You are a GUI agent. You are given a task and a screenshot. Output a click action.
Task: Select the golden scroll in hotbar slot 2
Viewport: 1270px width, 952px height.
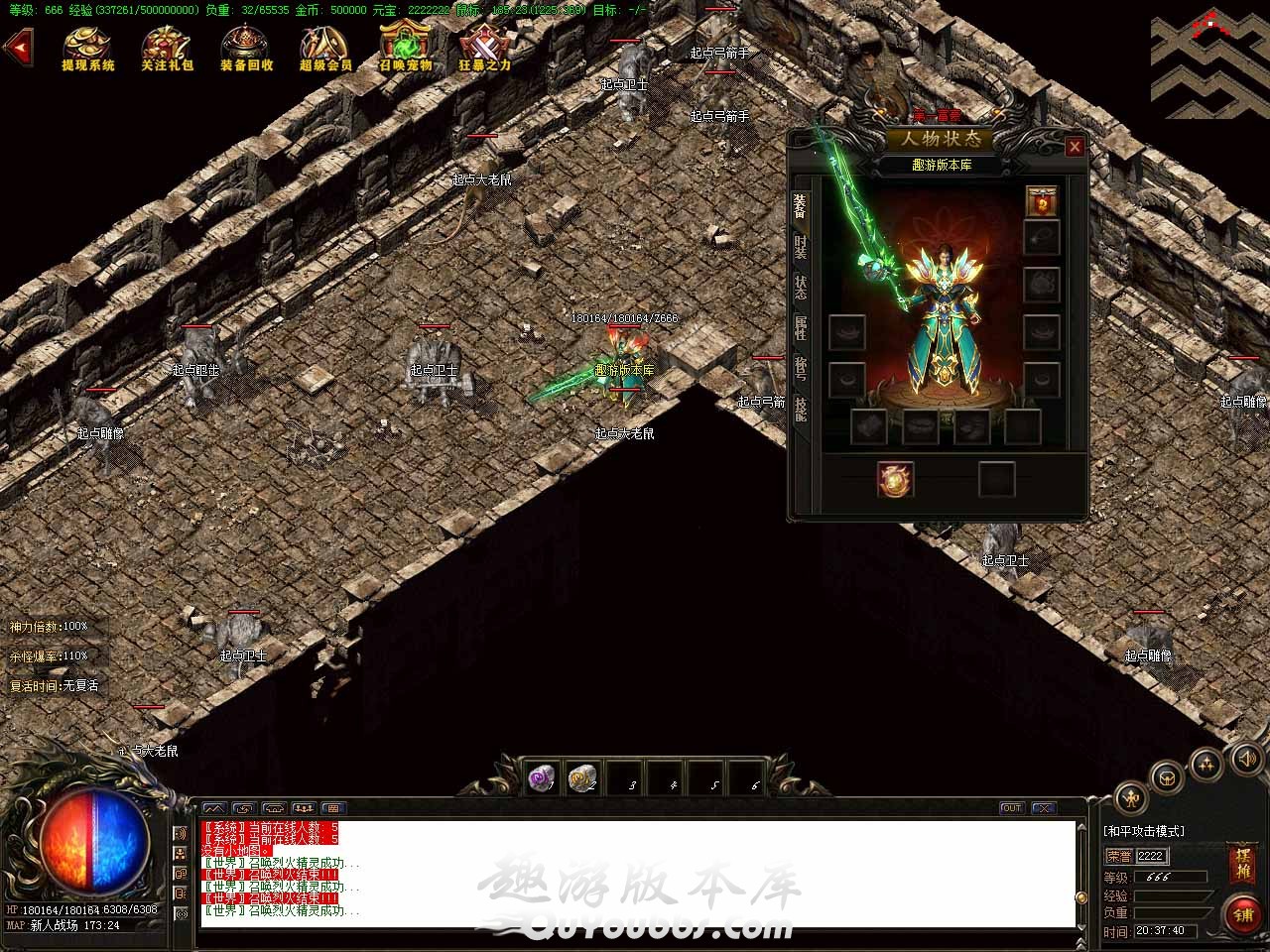[582, 779]
